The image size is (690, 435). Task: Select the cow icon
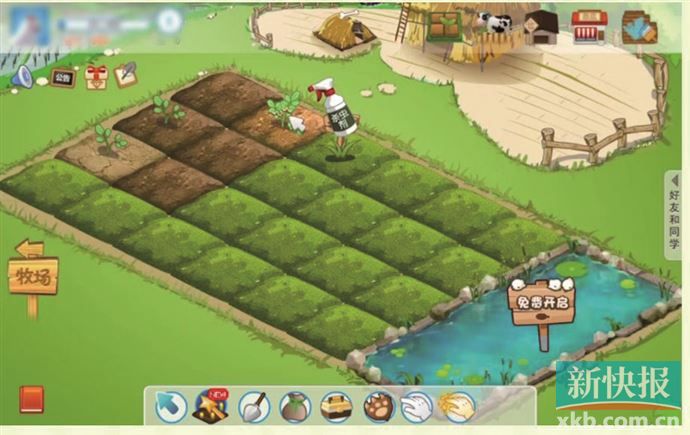coord(493,21)
